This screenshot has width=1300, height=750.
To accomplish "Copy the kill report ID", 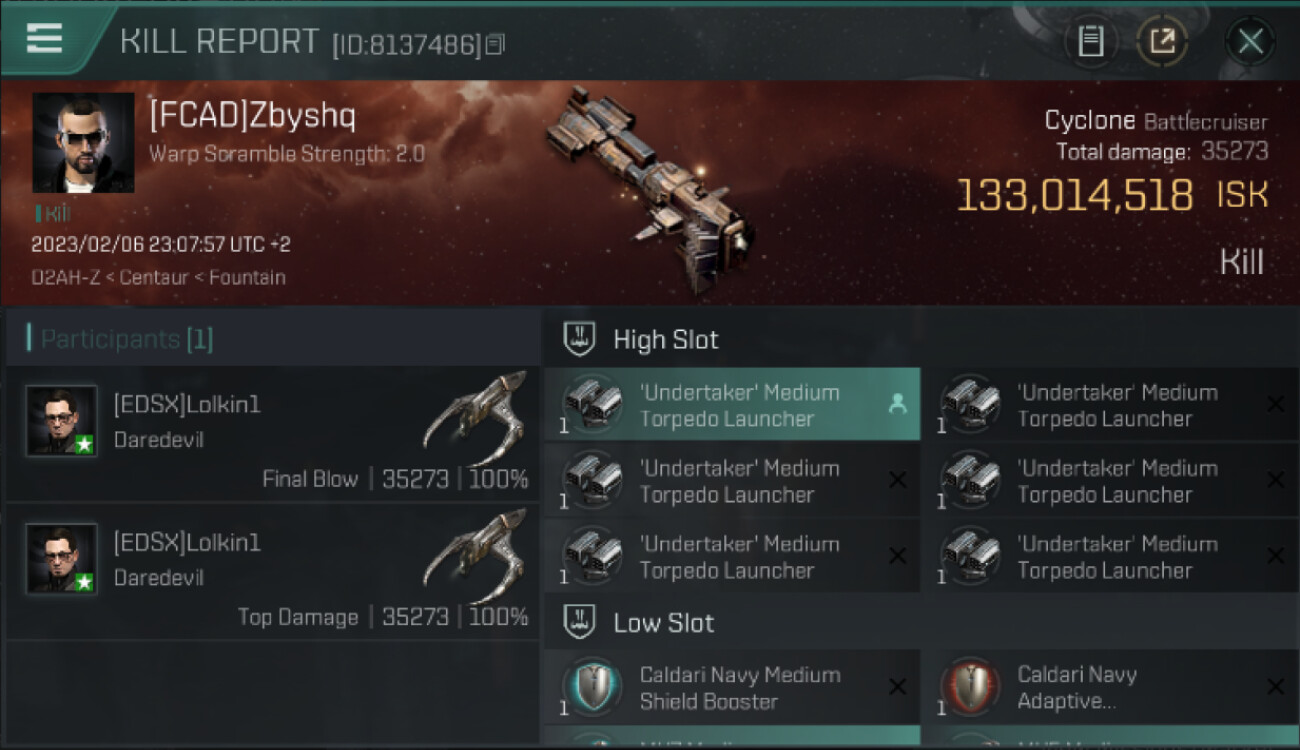I will (496, 44).
